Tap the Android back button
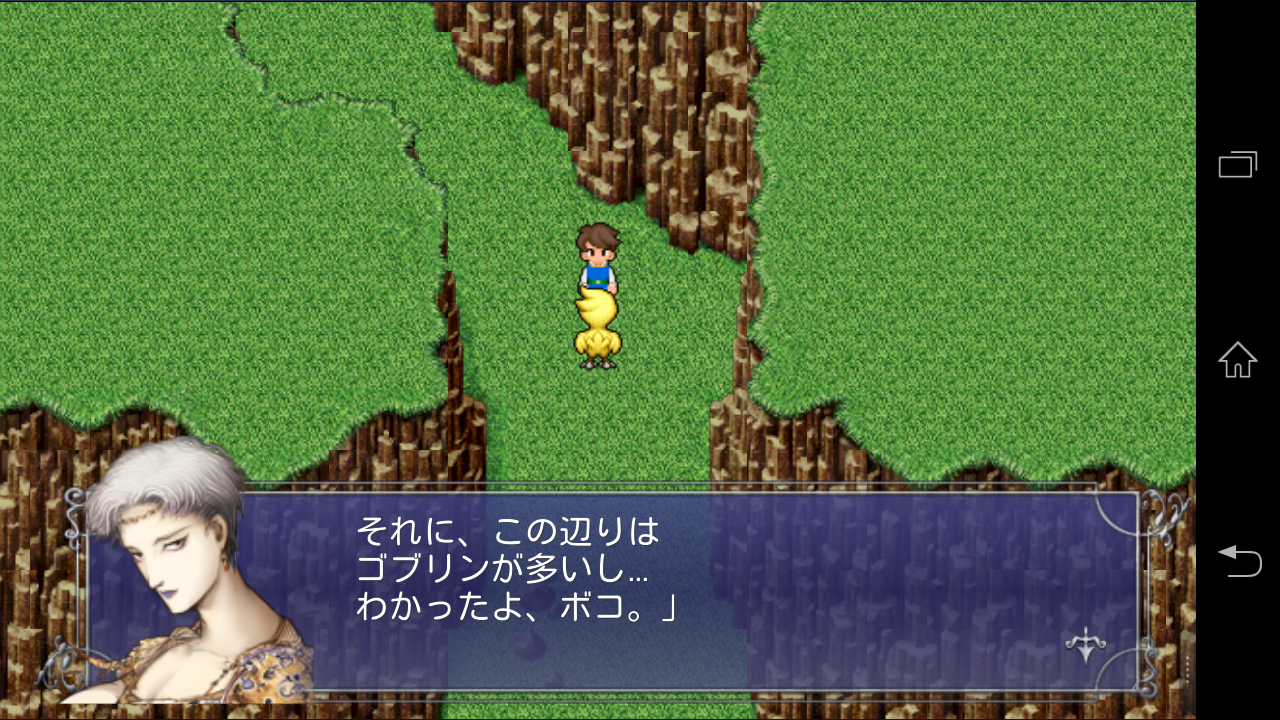This screenshot has height=720, width=1280. (x=1237, y=560)
